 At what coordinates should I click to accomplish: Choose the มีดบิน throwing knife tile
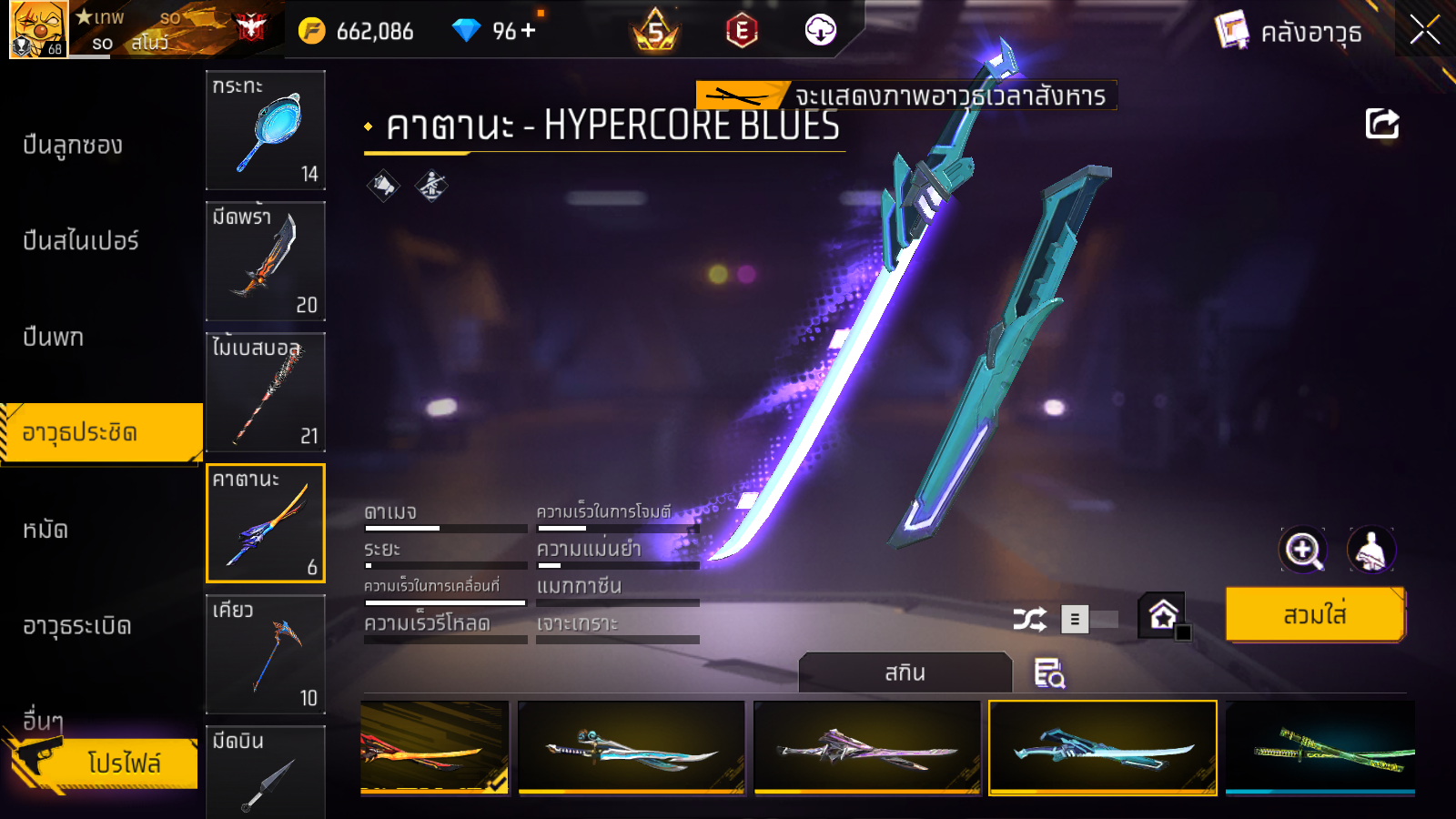(x=266, y=772)
